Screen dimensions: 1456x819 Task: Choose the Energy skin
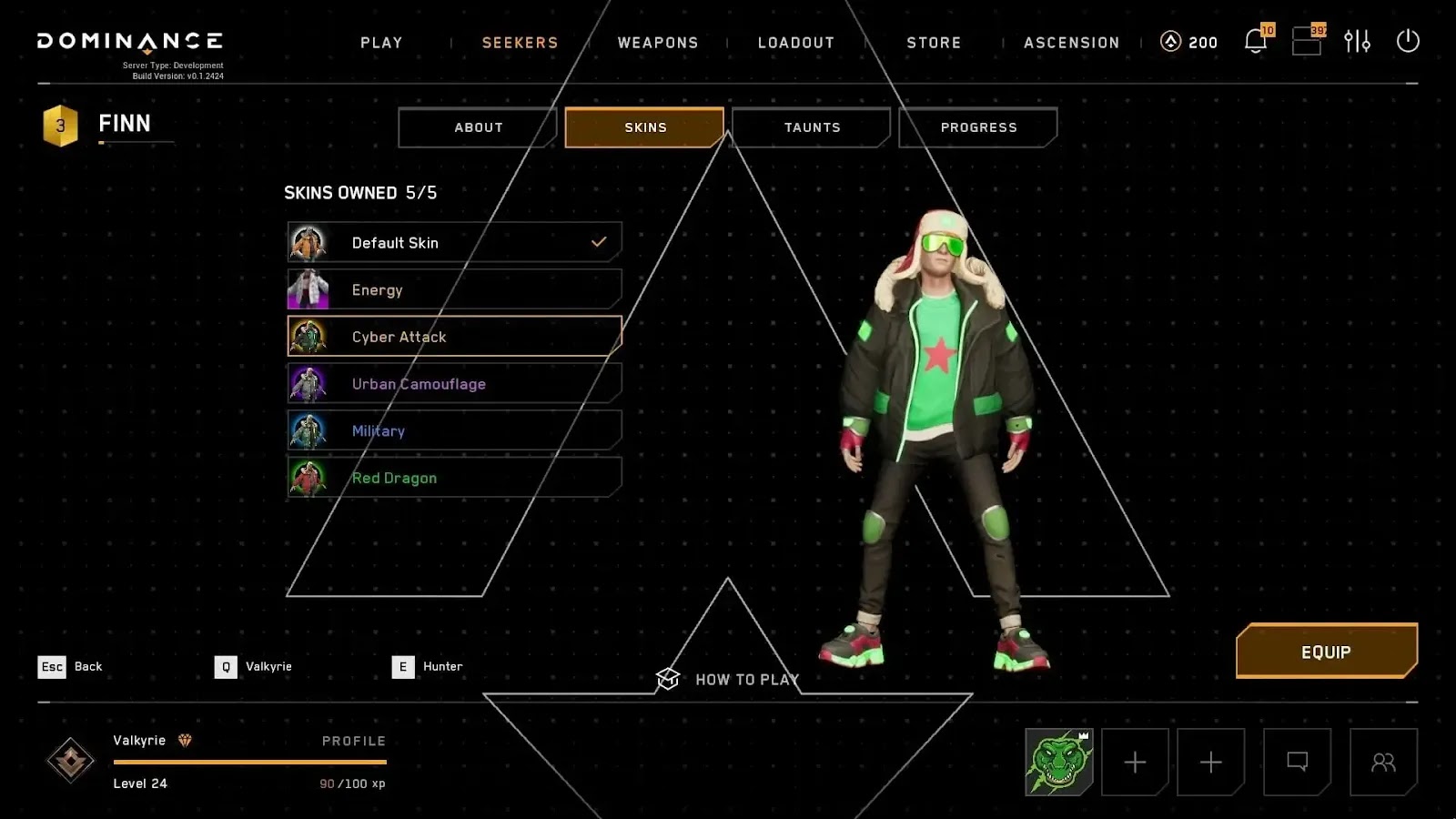click(454, 290)
